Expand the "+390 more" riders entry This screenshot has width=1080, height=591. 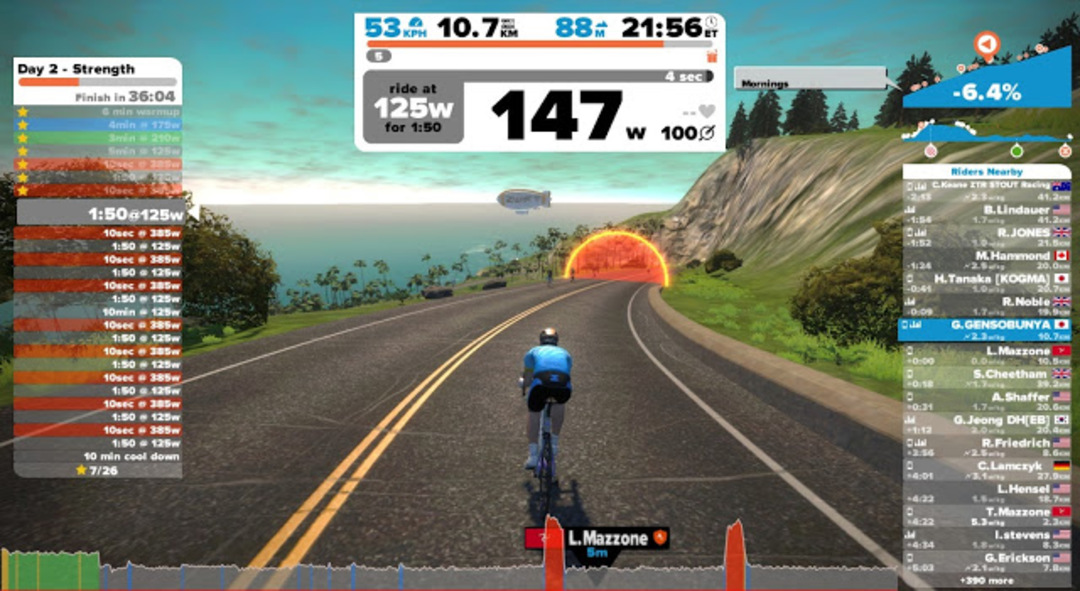pyautogui.click(x=985, y=580)
